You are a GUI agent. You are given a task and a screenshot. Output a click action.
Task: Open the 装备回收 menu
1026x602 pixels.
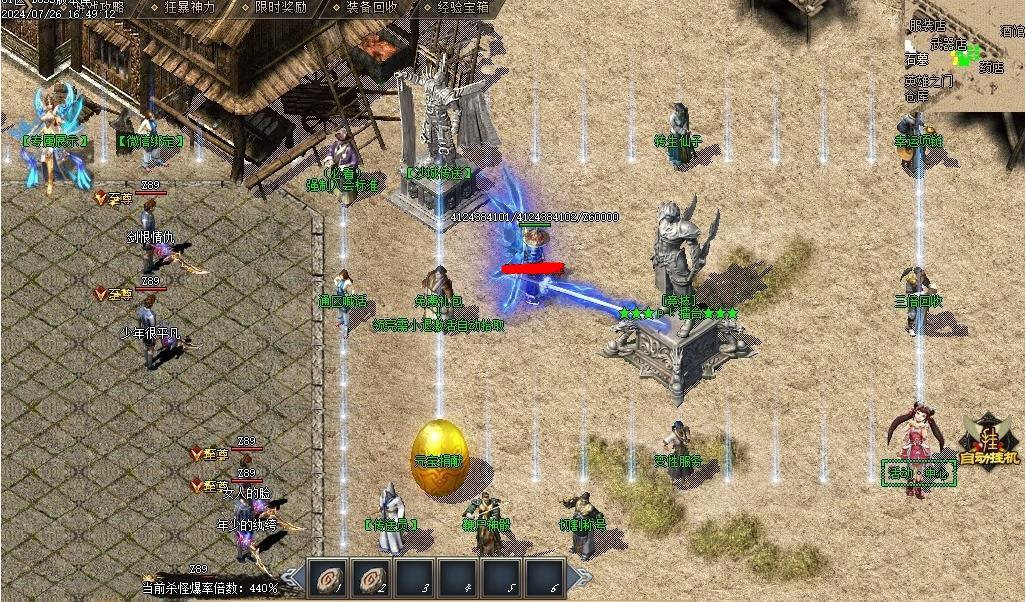371,7
